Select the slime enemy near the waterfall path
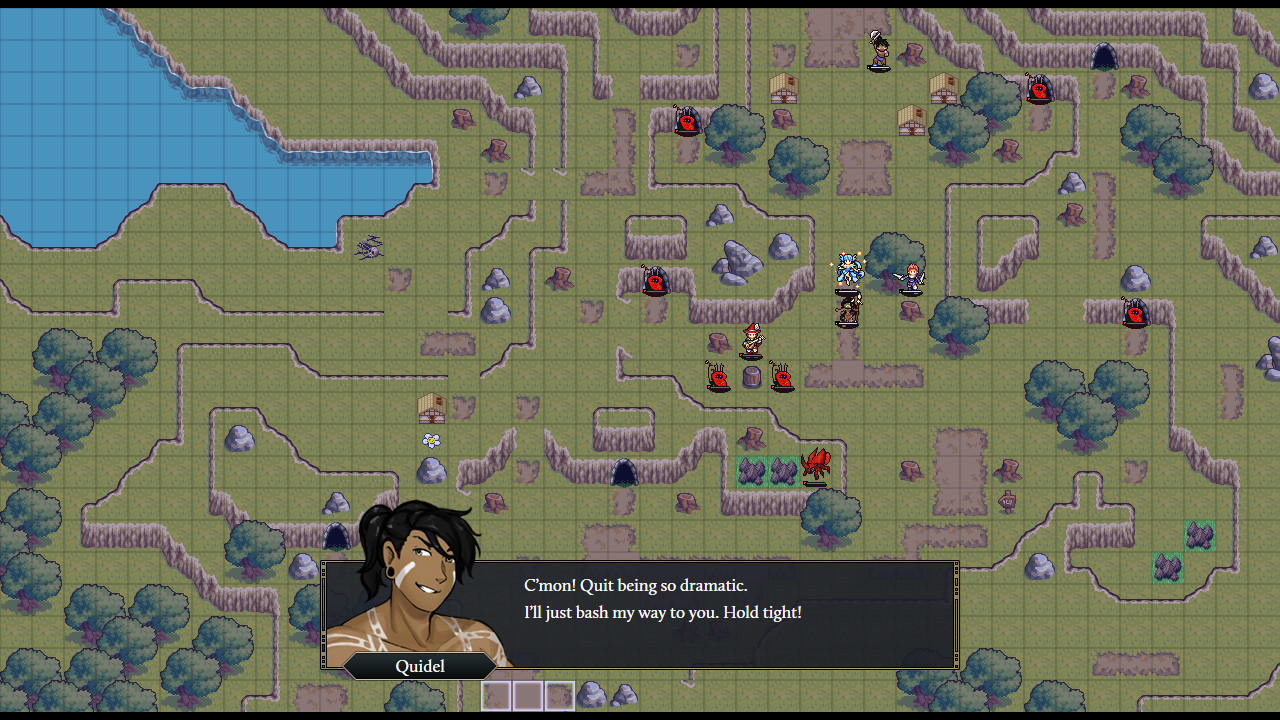The width and height of the screenshot is (1280, 720). pos(655,283)
